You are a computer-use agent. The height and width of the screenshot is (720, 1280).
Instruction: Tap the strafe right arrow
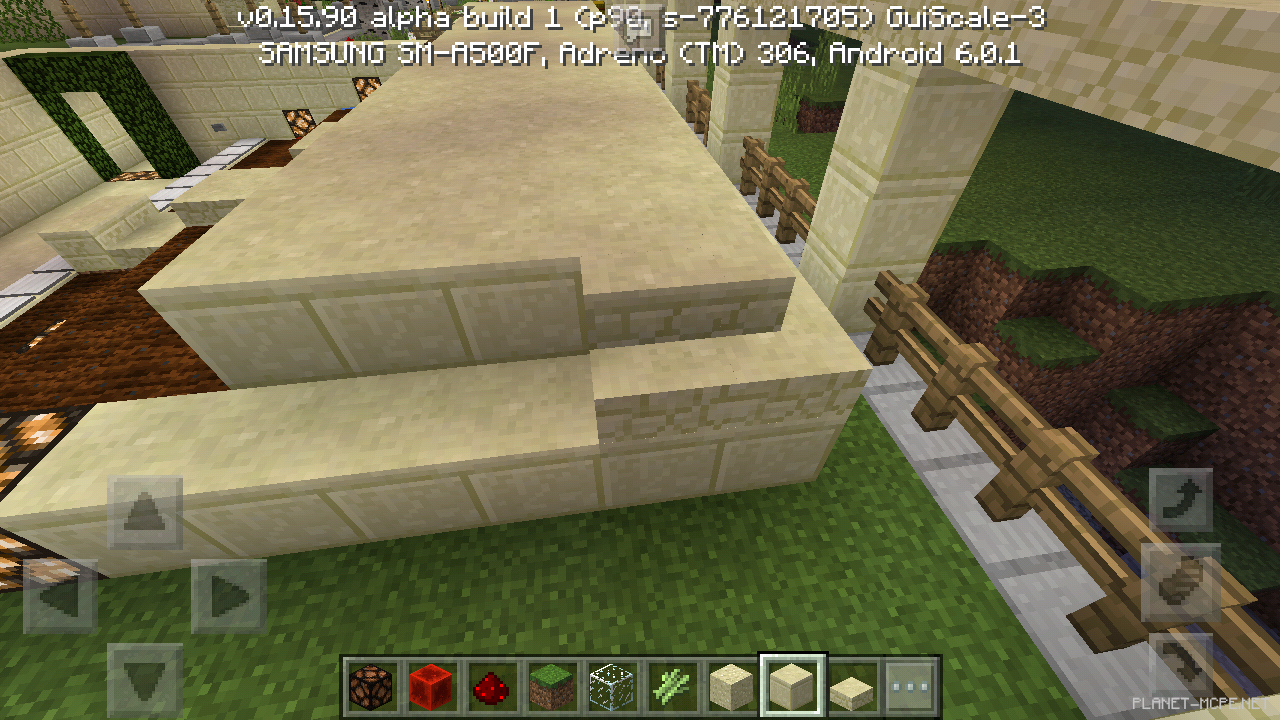click(x=229, y=597)
